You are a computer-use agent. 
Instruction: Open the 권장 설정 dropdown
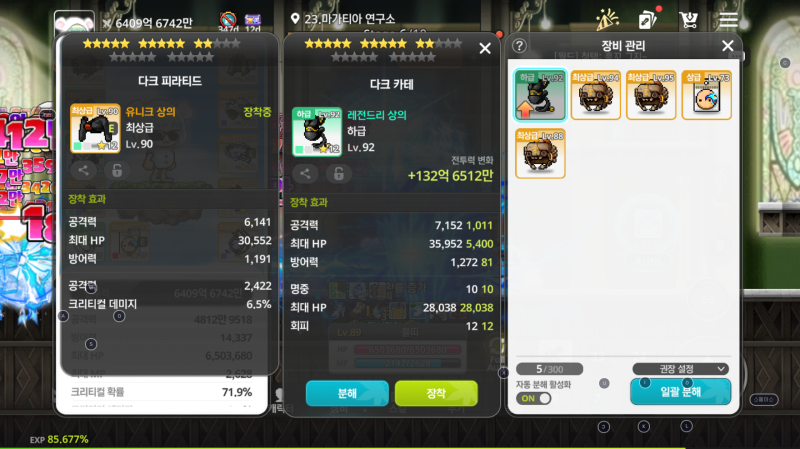pyautogui.click(x=681, y=368)
